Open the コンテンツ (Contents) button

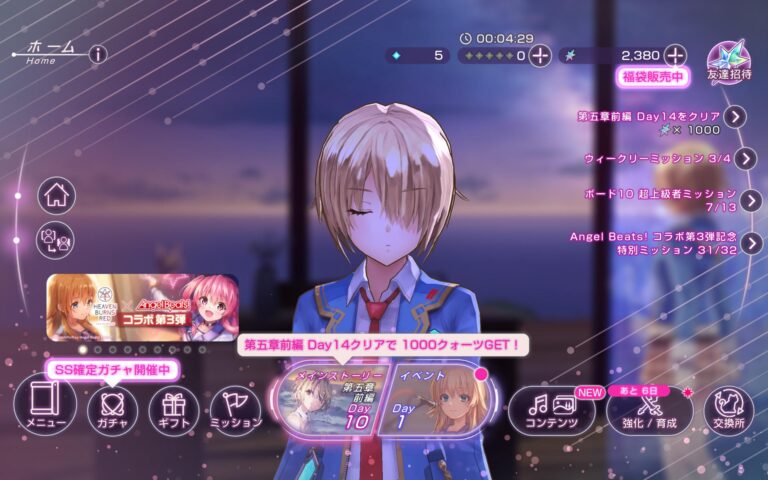click(x=552, y=410)
